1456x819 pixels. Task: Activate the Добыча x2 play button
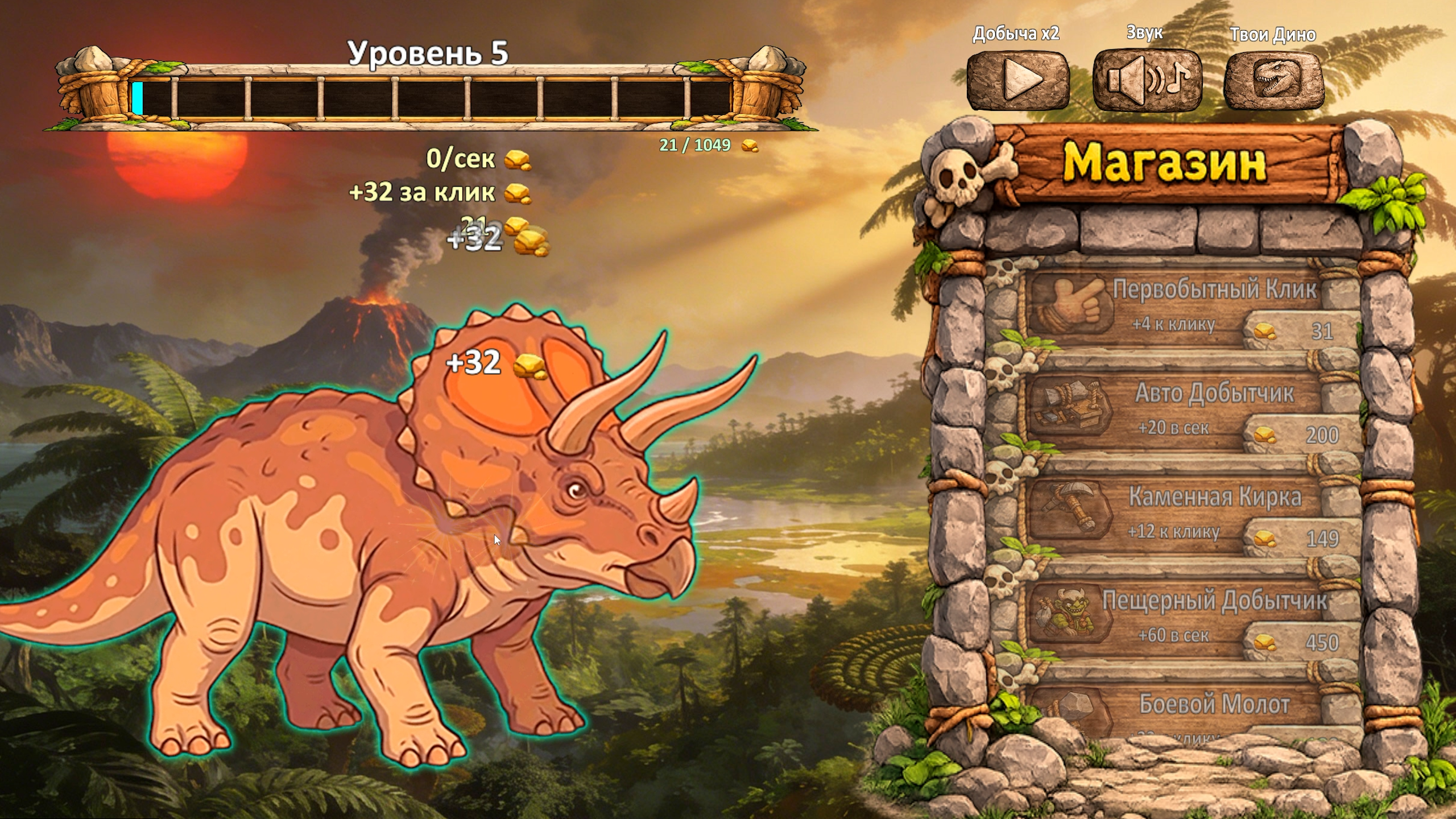point(1018,80)
